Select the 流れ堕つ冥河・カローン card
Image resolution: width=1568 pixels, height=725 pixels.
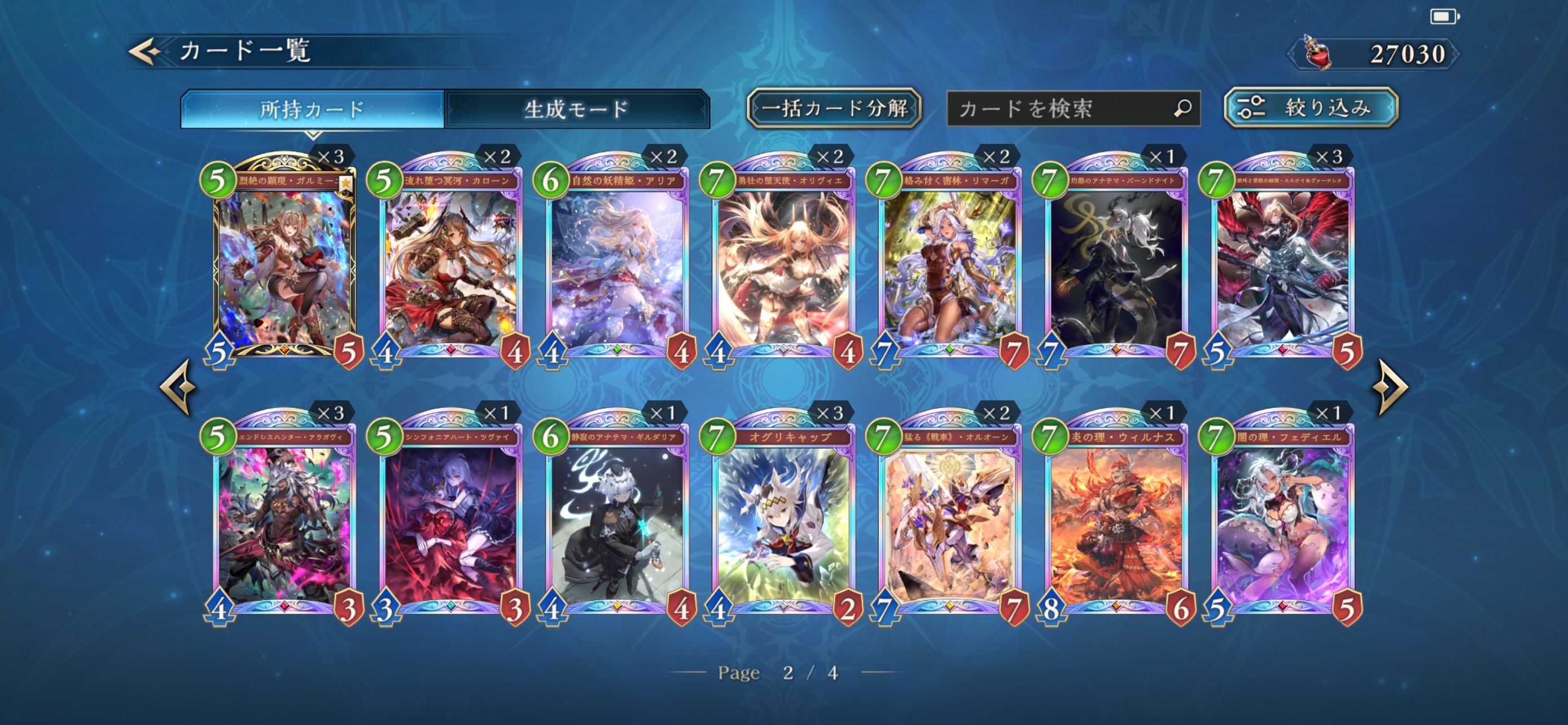pos(451,262)
